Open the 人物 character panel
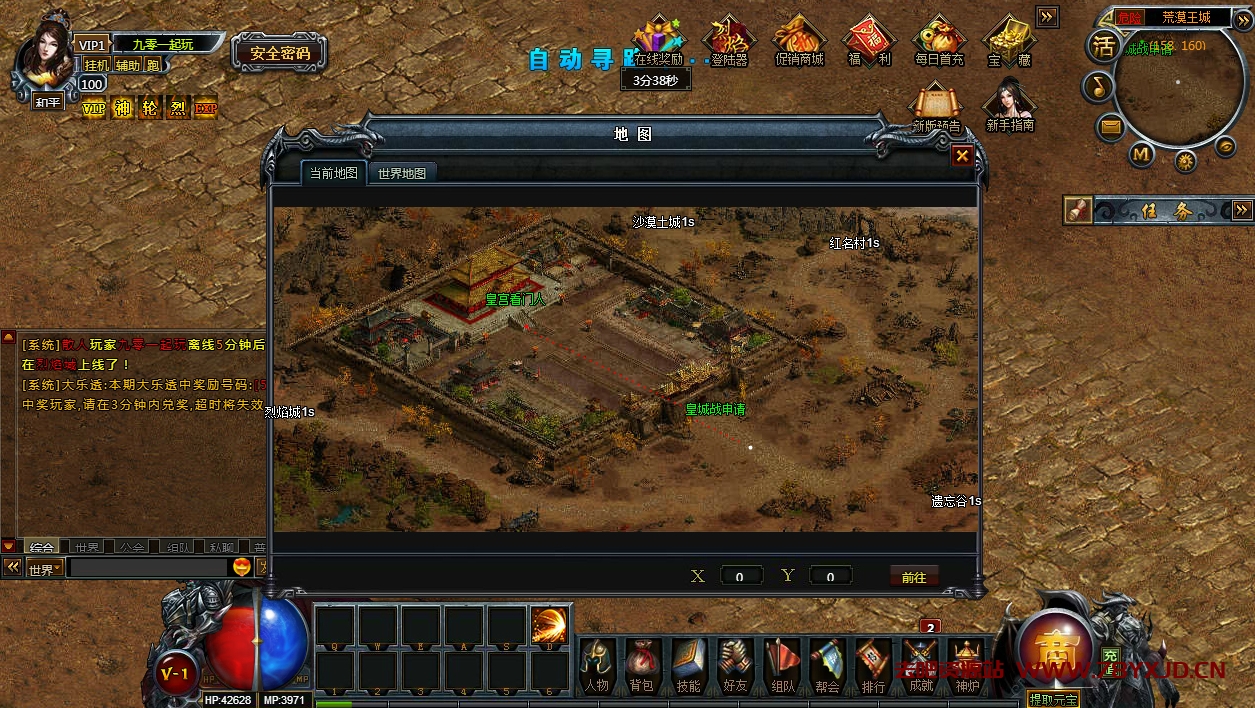Viewport: 1255px width, 708px height. click(597, 664)
